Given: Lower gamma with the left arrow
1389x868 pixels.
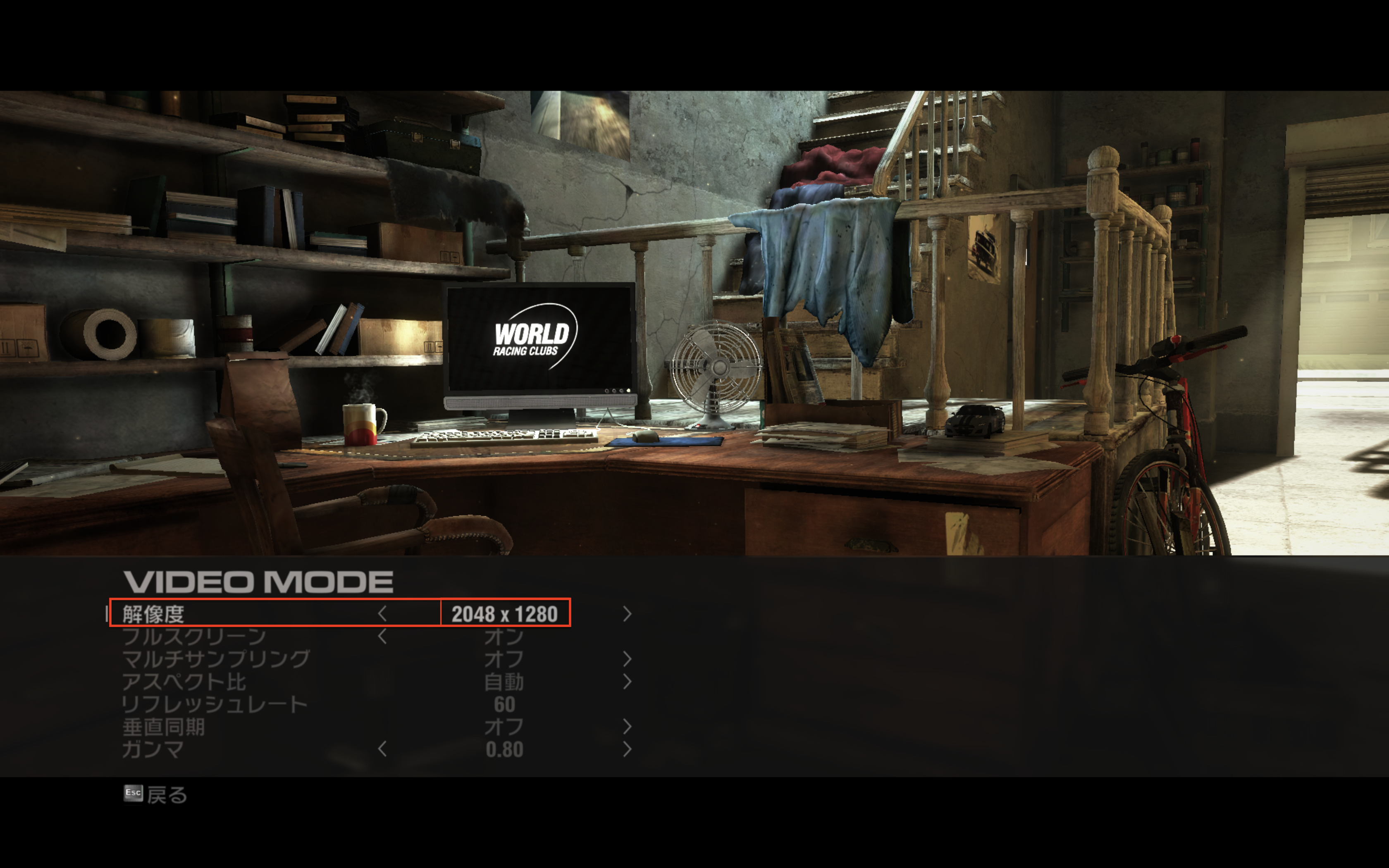Looking at the screenshot, I should [382, 749].
